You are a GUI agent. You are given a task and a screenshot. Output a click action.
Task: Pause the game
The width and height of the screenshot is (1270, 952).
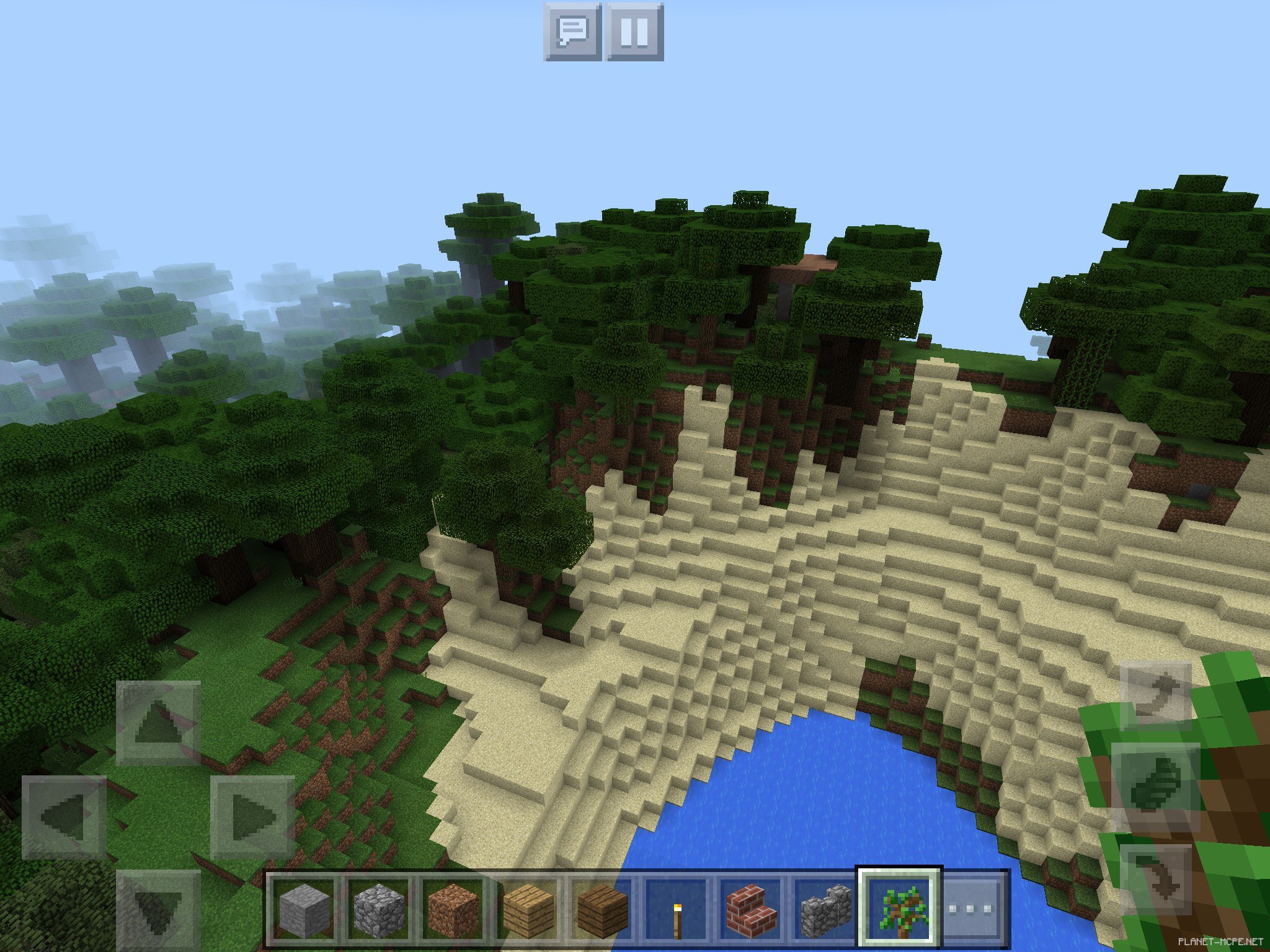(634, 32)
